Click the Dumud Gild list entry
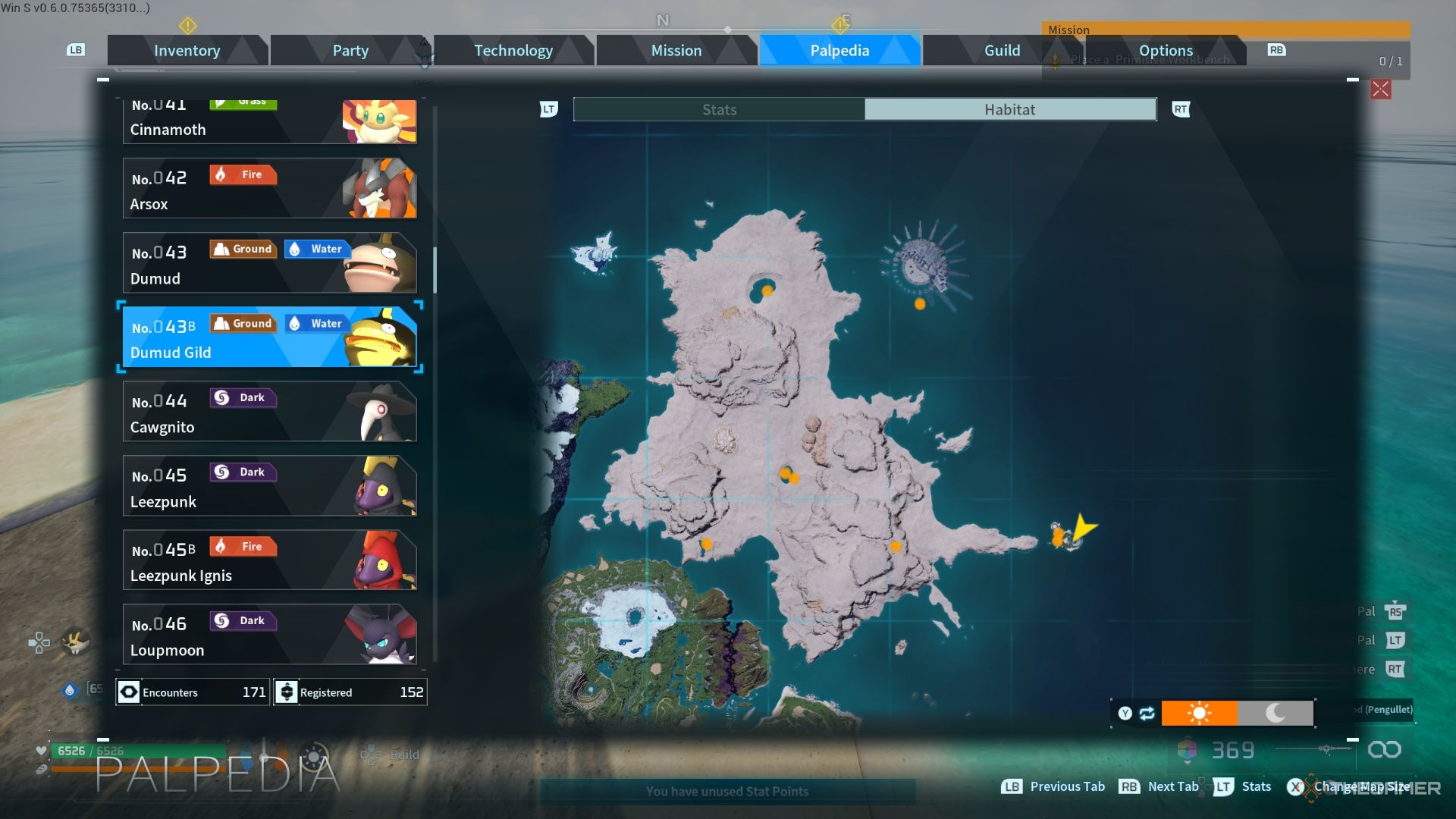This screenshot has width=1456, height=819. pos(269,337)
